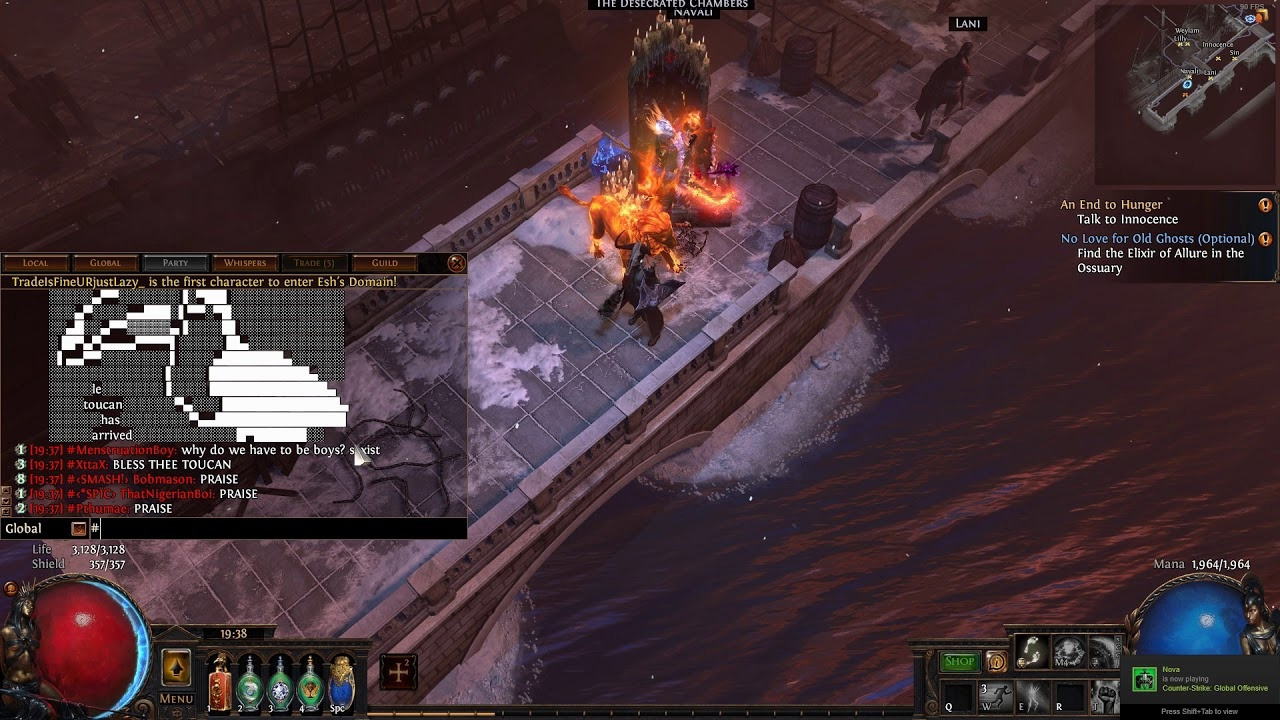This screenshot has width=1280, height=720.
Task: Close the chat window
Action: [x=456, y=263]
